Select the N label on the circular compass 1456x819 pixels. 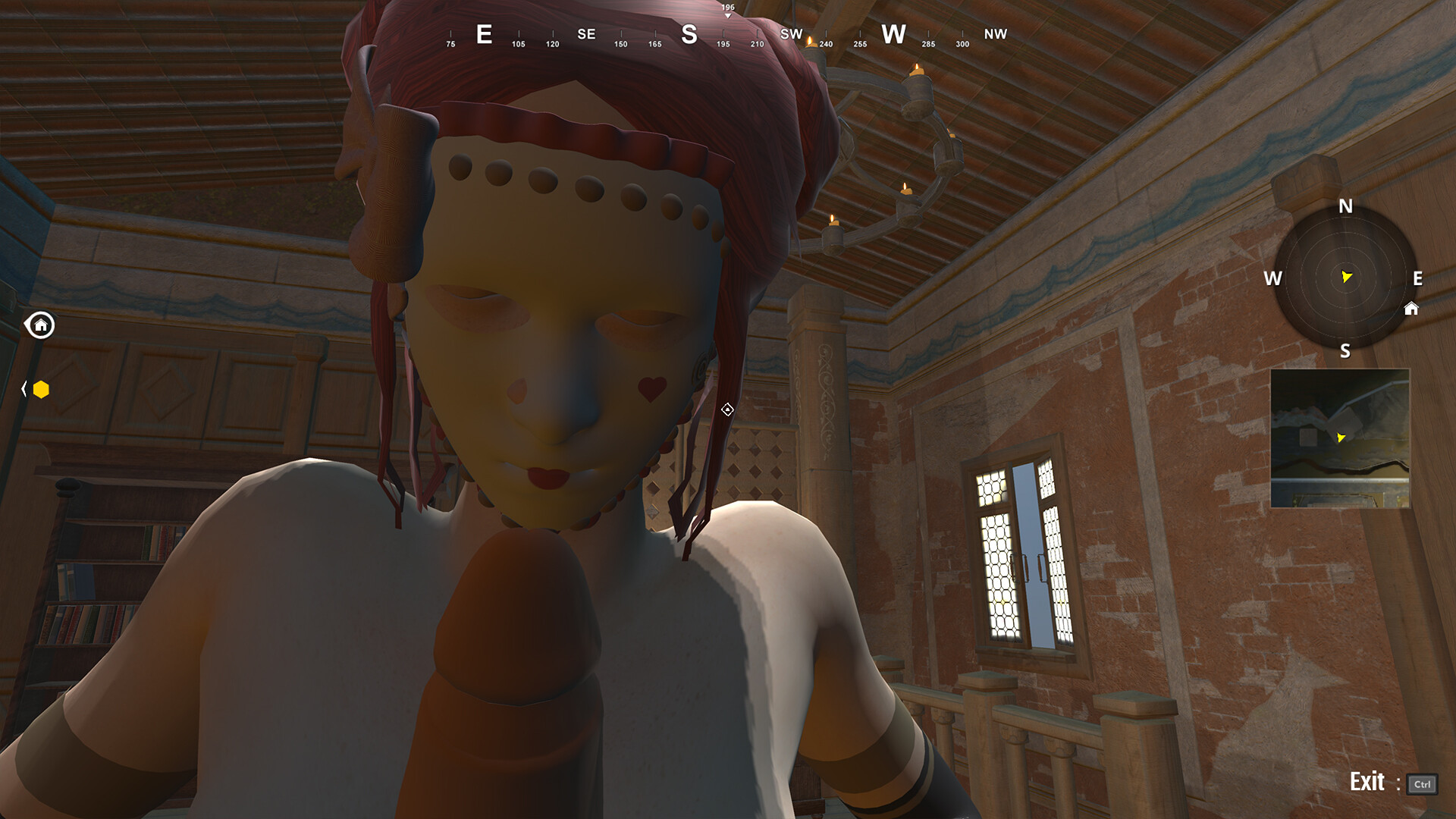coord(1345,206)
